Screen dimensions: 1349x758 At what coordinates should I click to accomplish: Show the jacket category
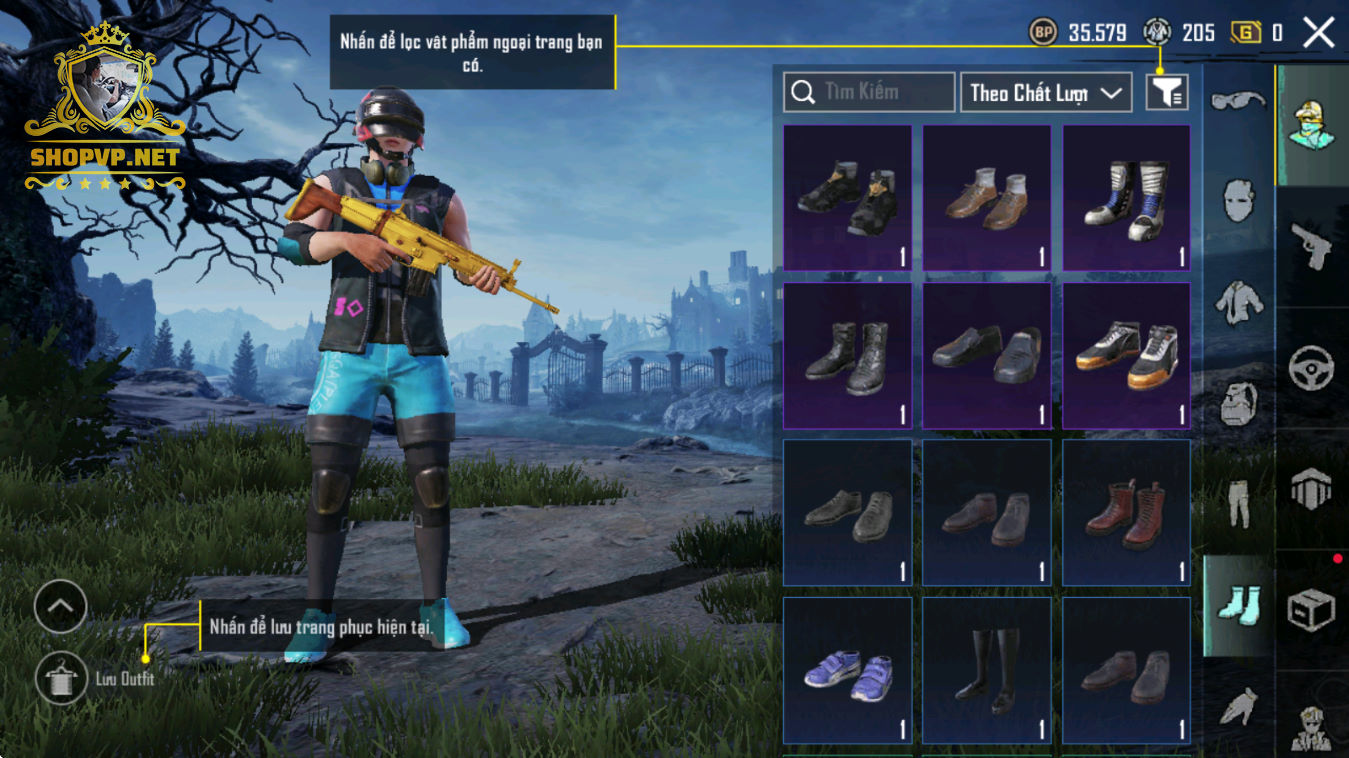click(1238, 301)
